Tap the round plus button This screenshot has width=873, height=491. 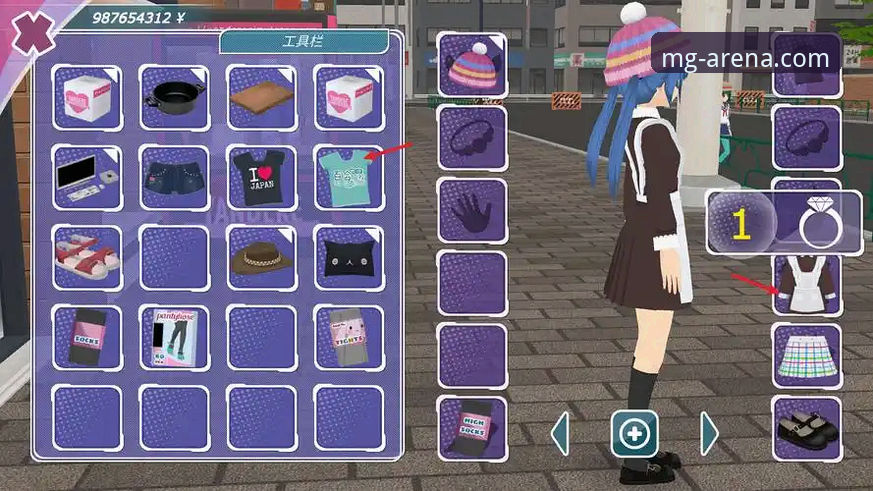coord(634,434)
